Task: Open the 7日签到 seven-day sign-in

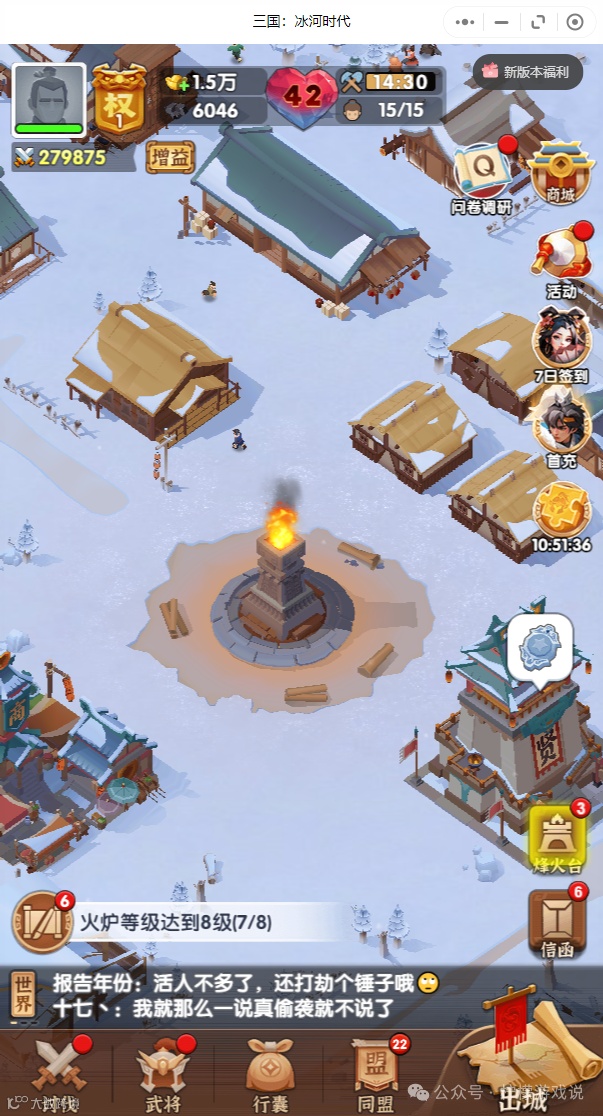Action: [x=560, y=346]
